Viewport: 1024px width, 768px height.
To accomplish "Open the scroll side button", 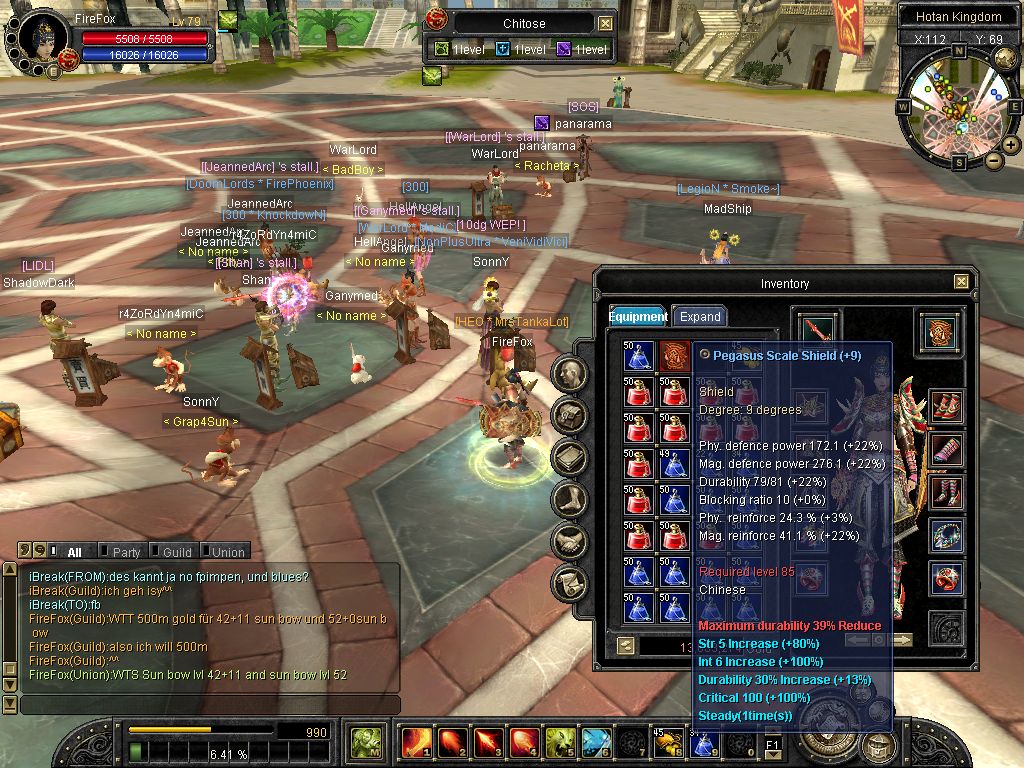I will [569, 582].
